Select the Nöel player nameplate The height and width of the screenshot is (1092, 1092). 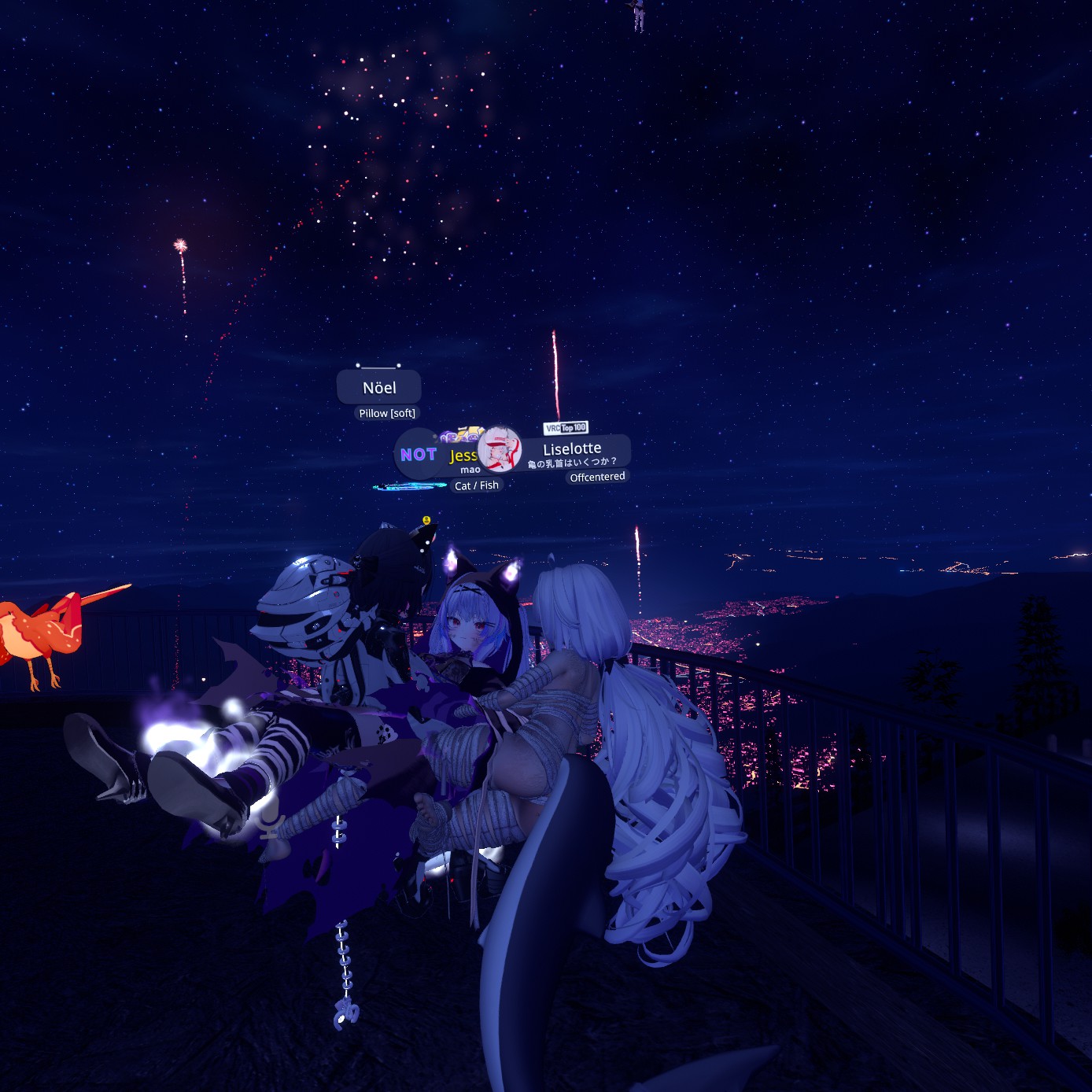point(379,388)
